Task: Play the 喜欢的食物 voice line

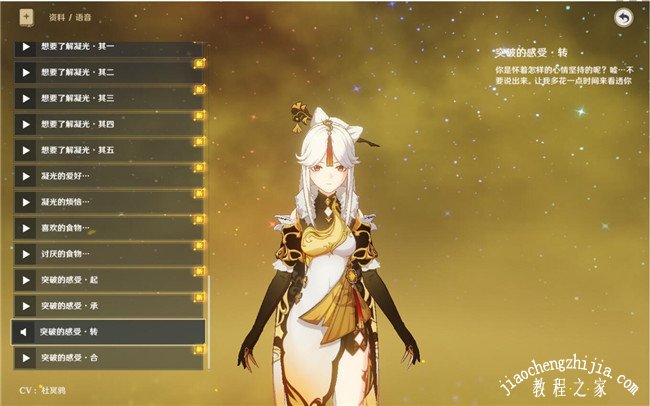Action: point(108,229)
